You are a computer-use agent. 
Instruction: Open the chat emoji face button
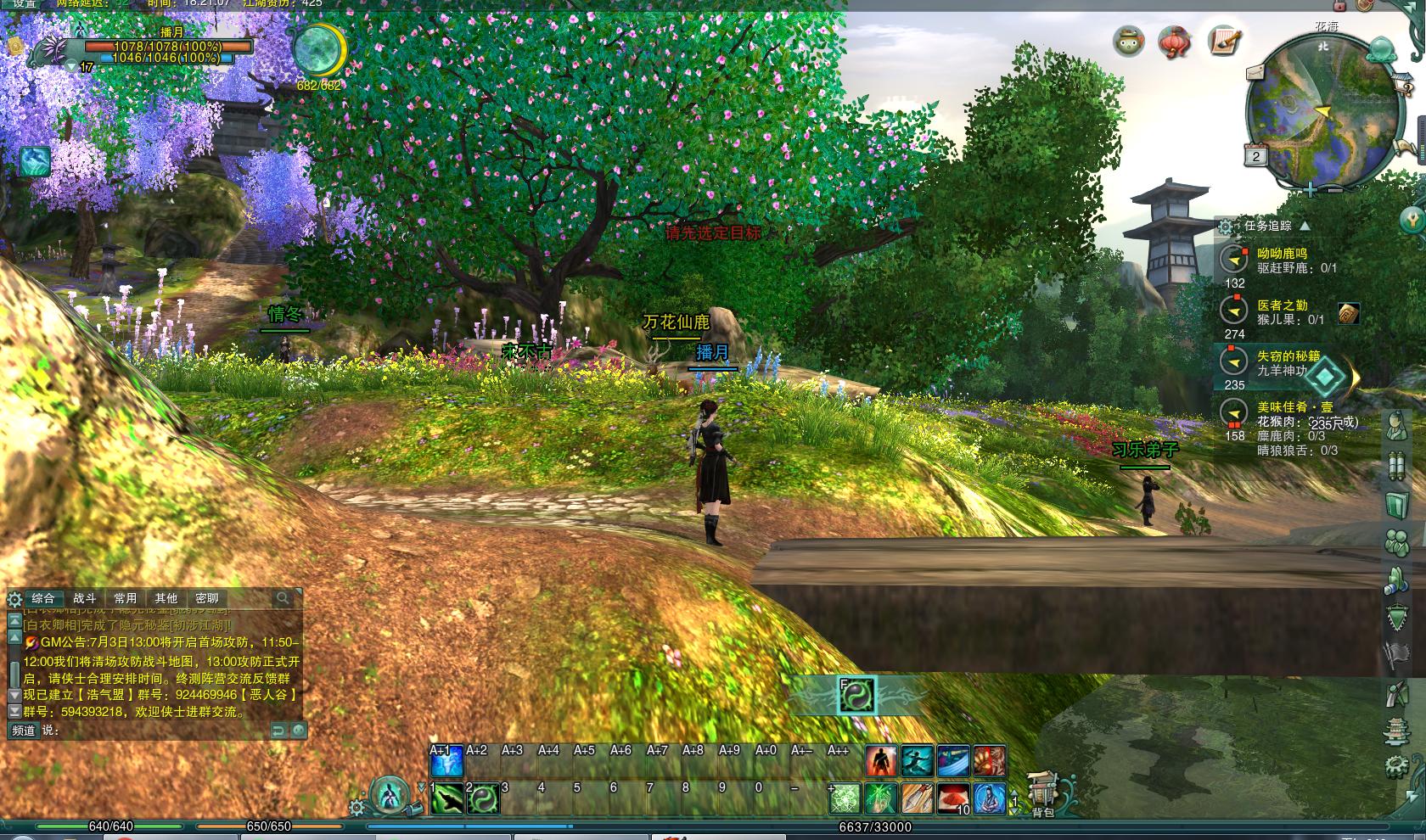(x=298, y=730)
